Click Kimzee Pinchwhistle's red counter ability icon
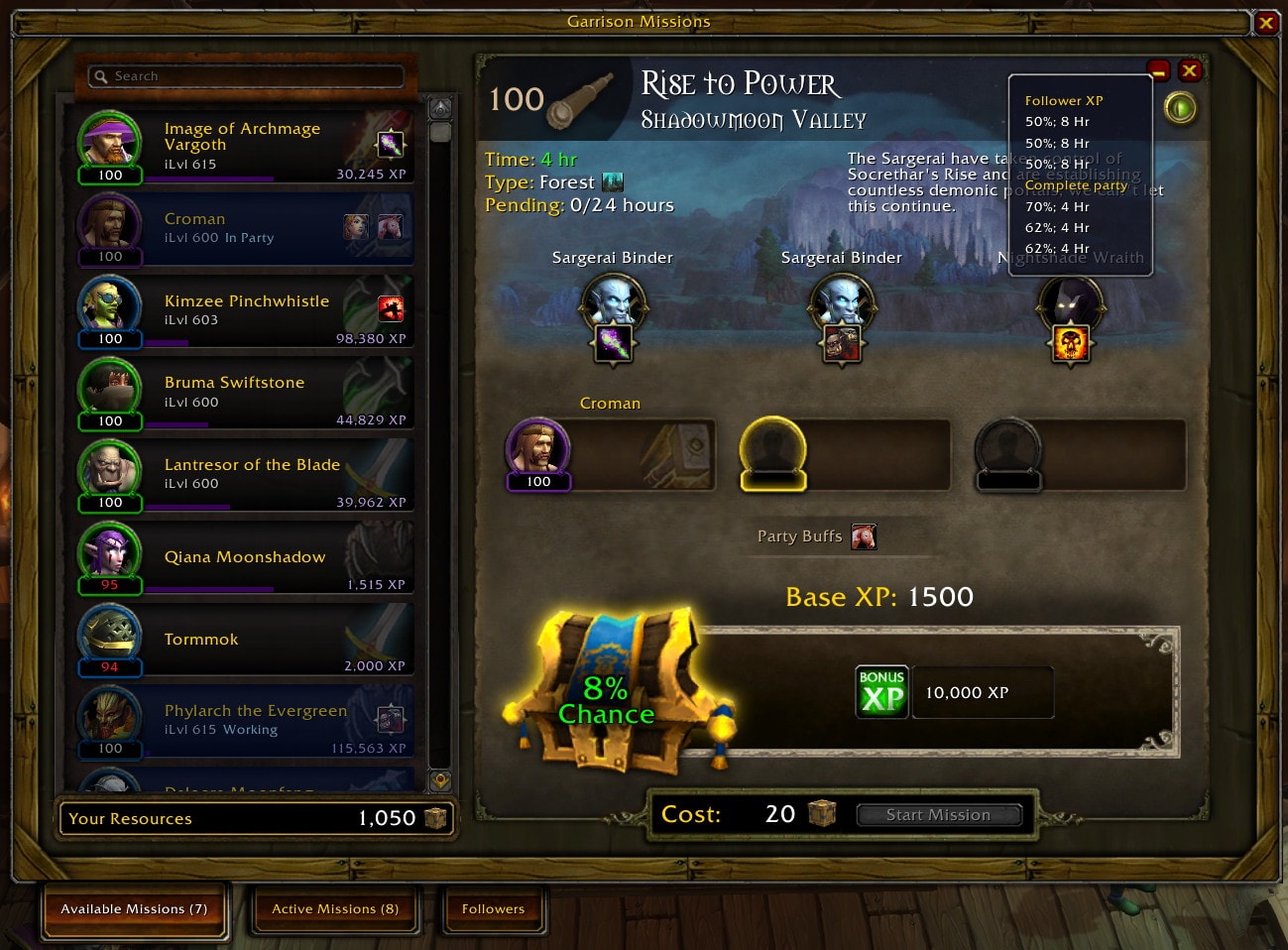1288x950 pixels. point(391,308)
